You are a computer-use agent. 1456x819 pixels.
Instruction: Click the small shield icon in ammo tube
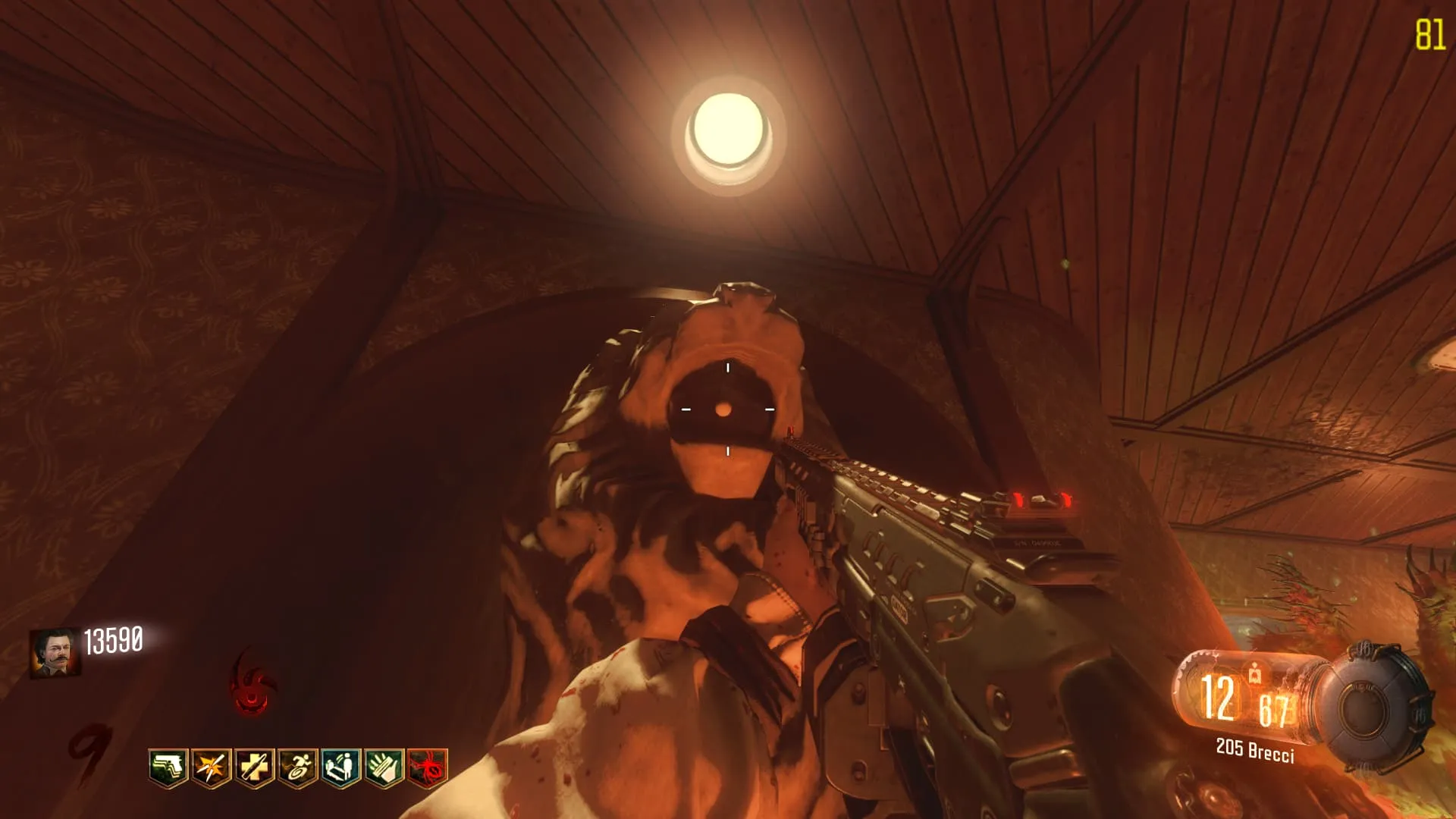click(x=1255, y=672)
